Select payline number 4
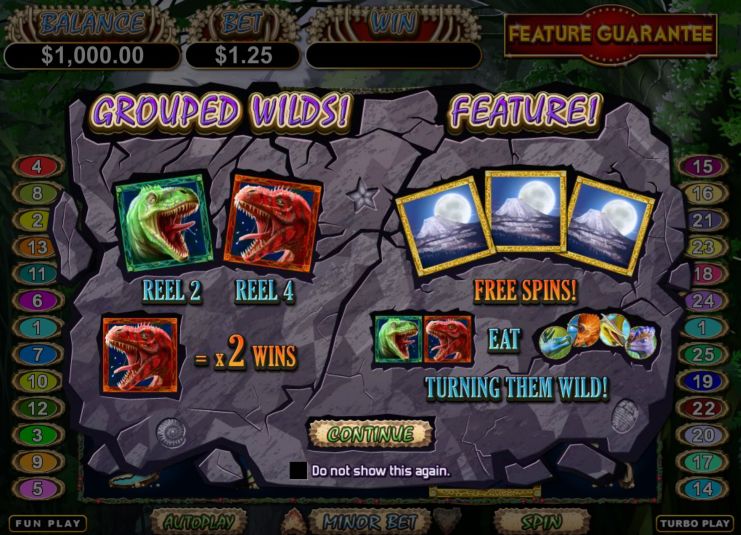This screenshot has width=741, height=535. click(37, 167)
